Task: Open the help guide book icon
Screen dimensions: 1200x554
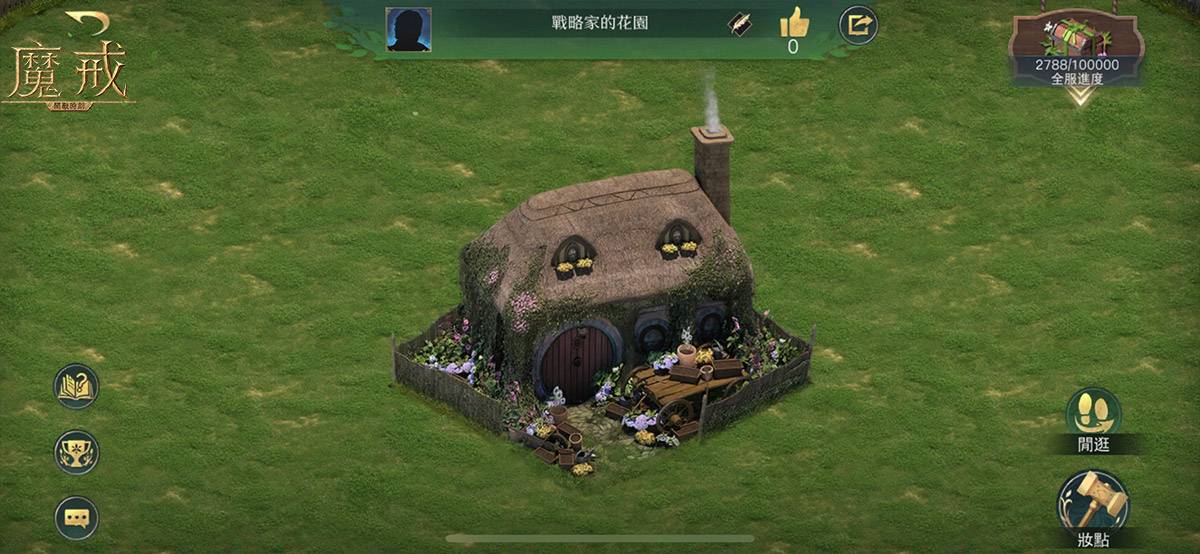Action: (x=76, y=386)
